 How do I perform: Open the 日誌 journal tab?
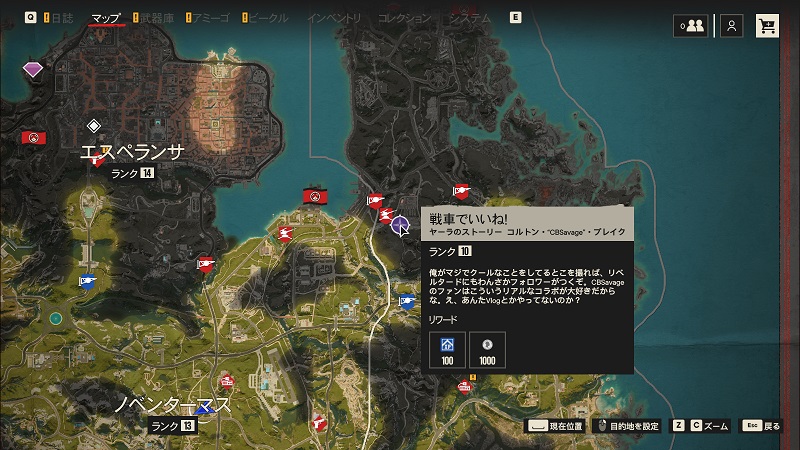pyautogui.click(x=60, y=18)
